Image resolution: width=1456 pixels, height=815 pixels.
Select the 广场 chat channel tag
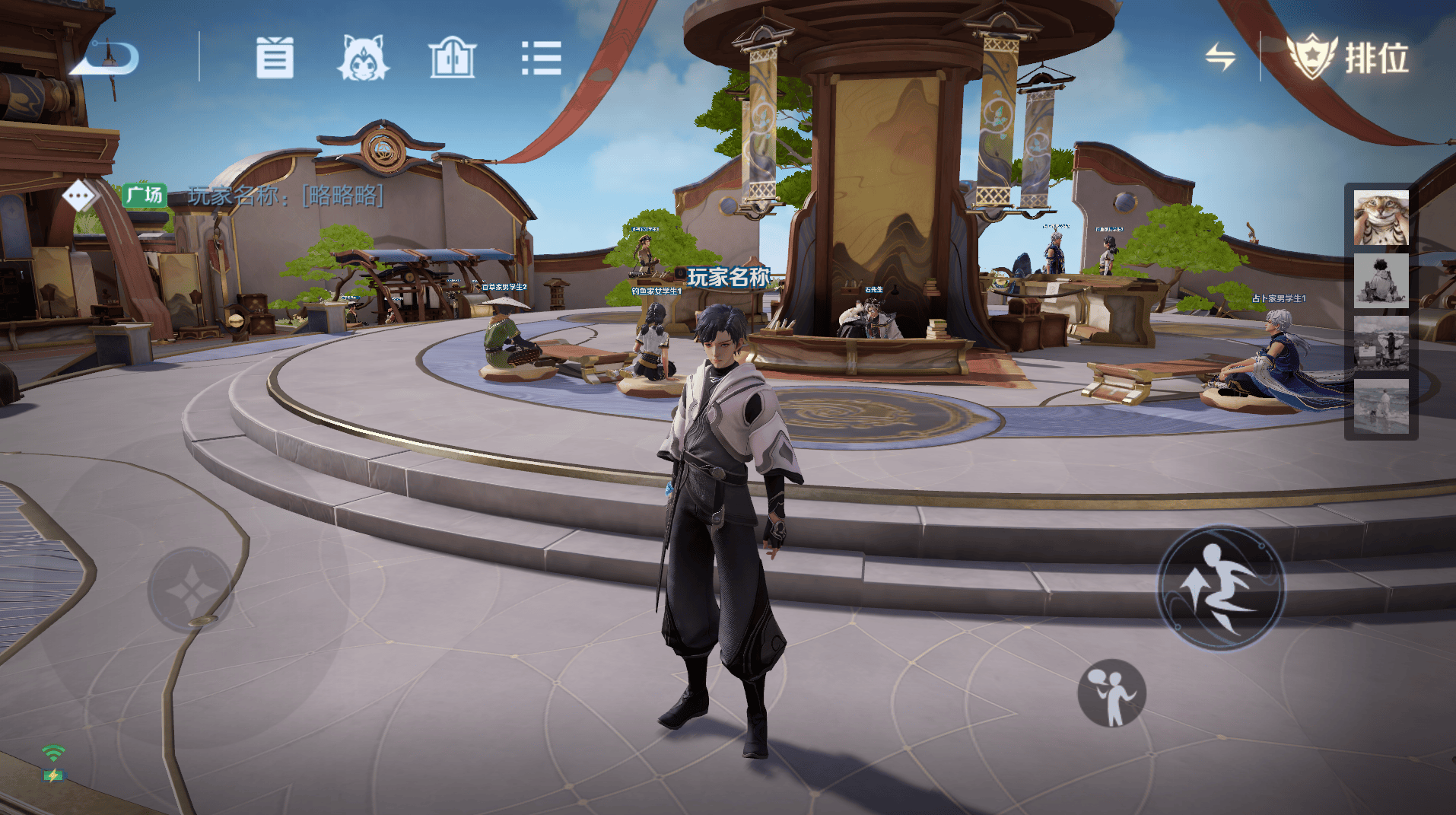[144, 196]
